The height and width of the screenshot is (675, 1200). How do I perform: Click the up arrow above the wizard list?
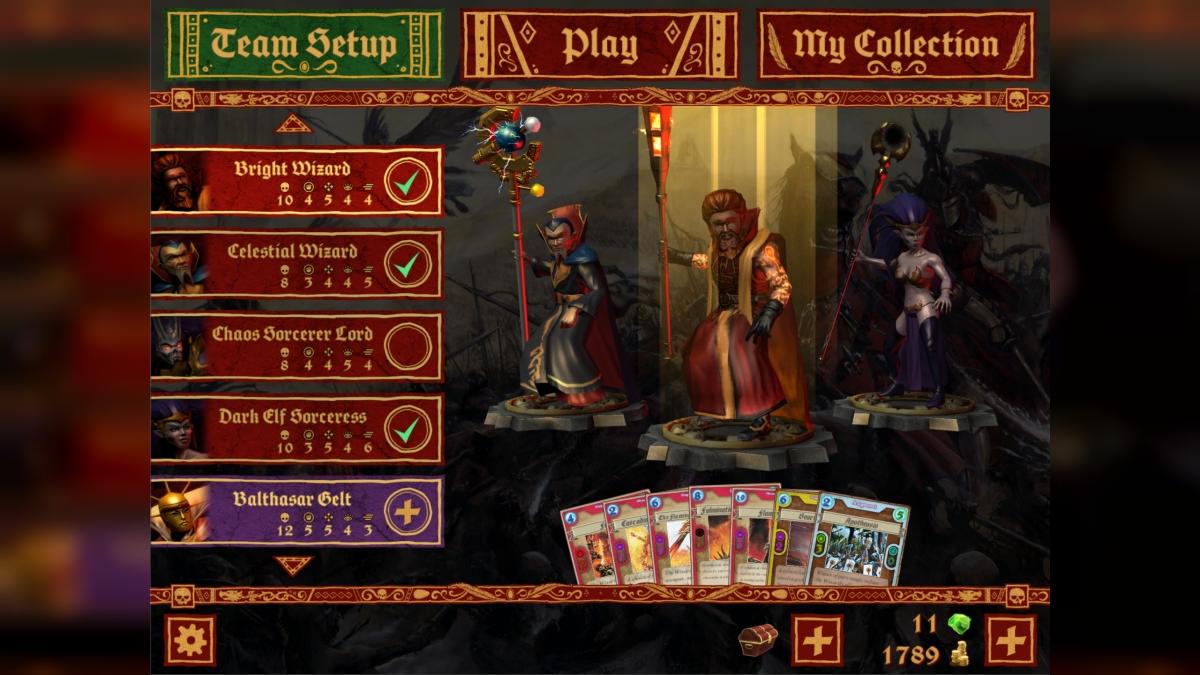click(x=294, y=124)
